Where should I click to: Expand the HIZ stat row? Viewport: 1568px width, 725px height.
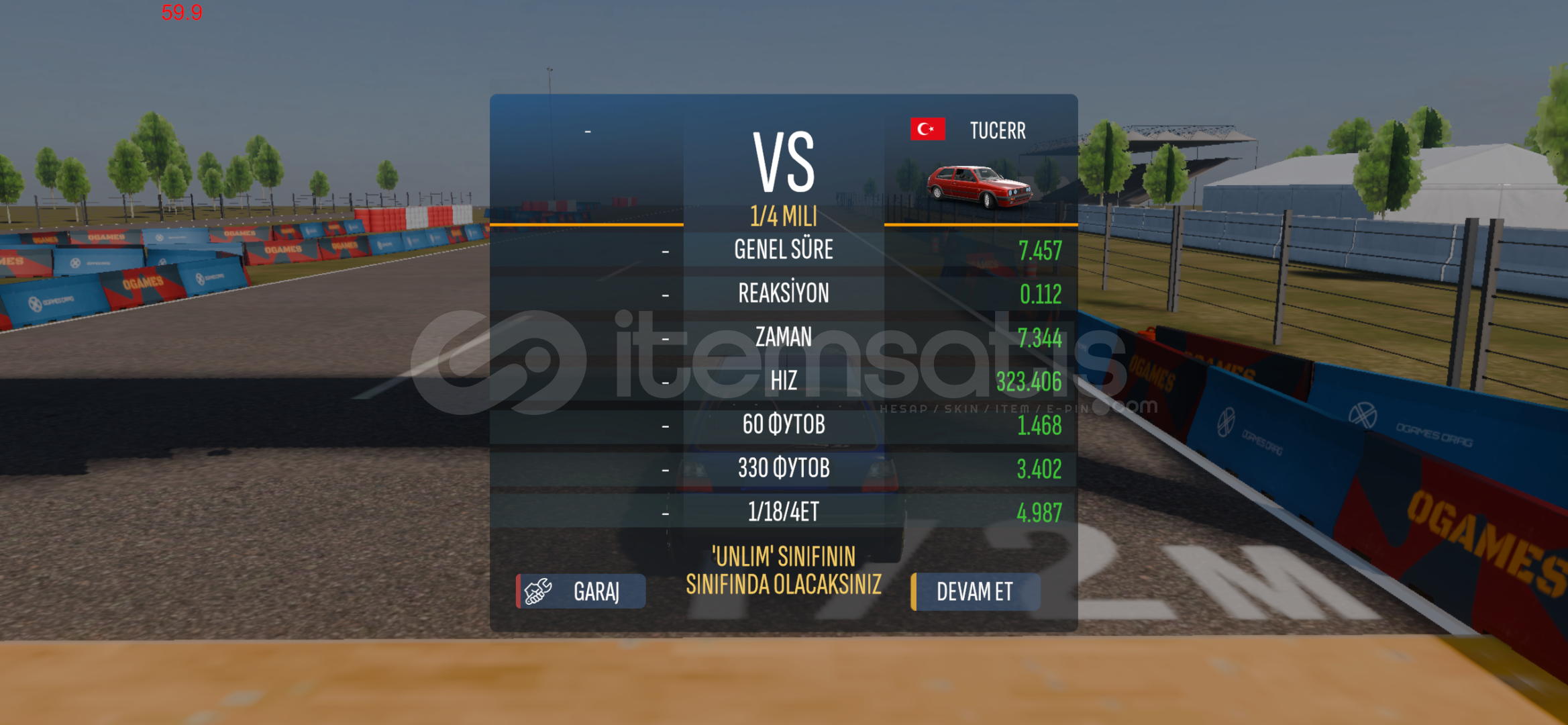(x=784, y=381)
